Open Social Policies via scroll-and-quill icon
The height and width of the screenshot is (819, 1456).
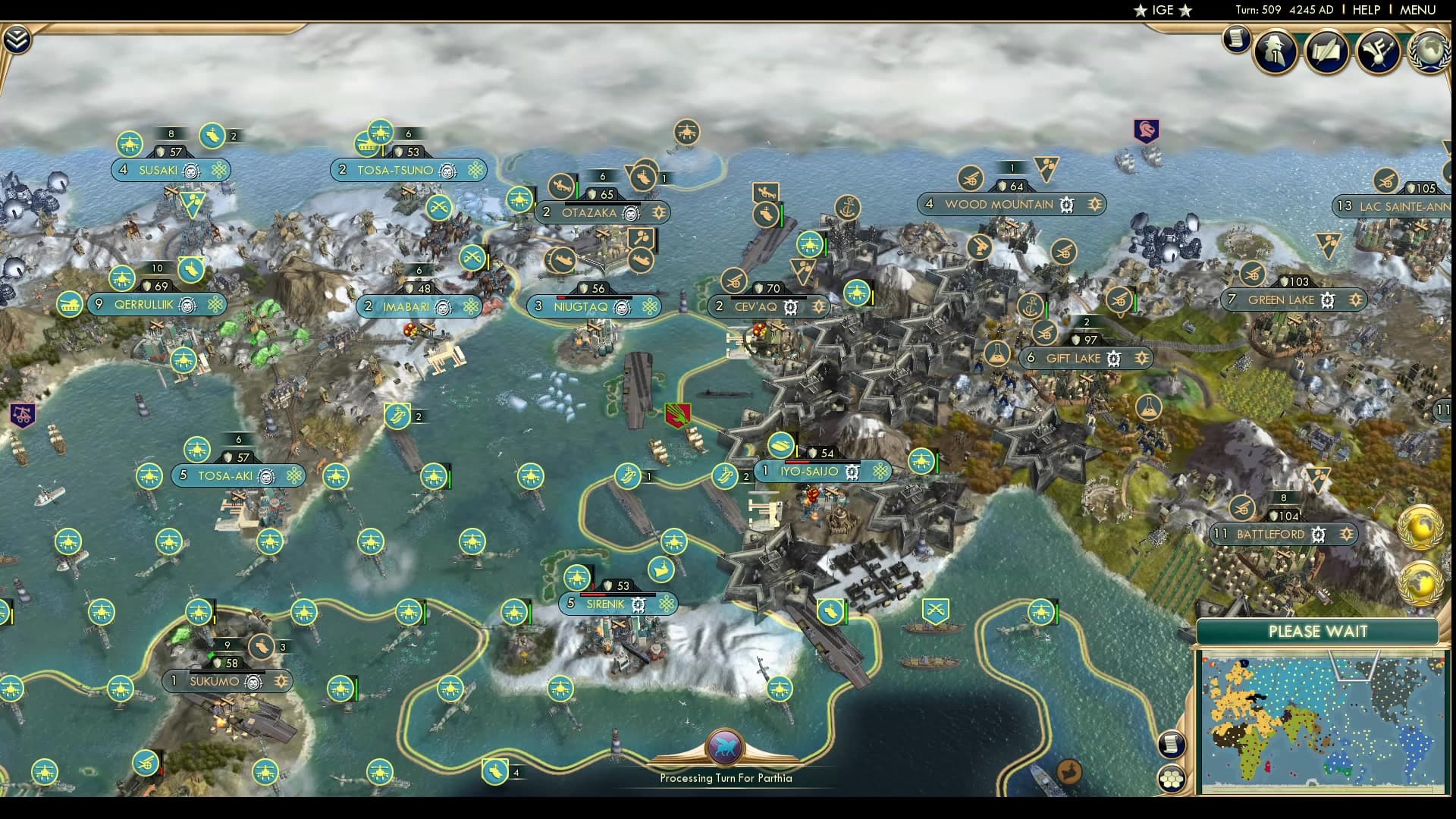[1327, 51]
